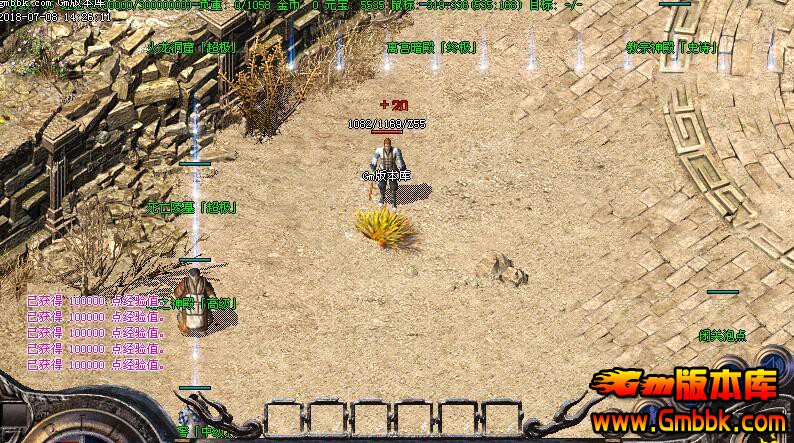This screenshot has height=443, width=794.
Task: Click the purple experience-gain message log
Action: coord(96,332)
